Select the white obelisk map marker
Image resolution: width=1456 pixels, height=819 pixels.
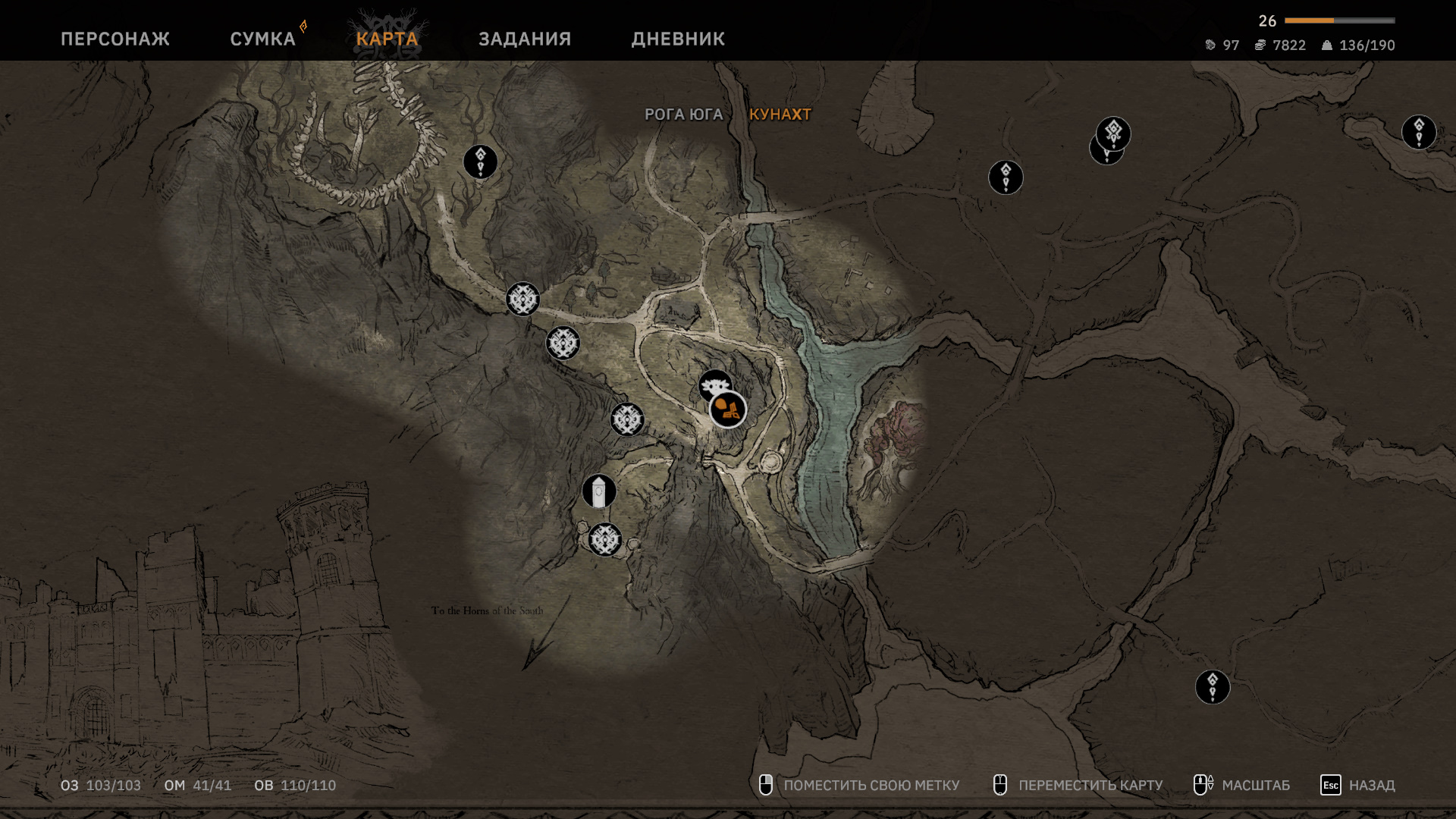(599, 492)
